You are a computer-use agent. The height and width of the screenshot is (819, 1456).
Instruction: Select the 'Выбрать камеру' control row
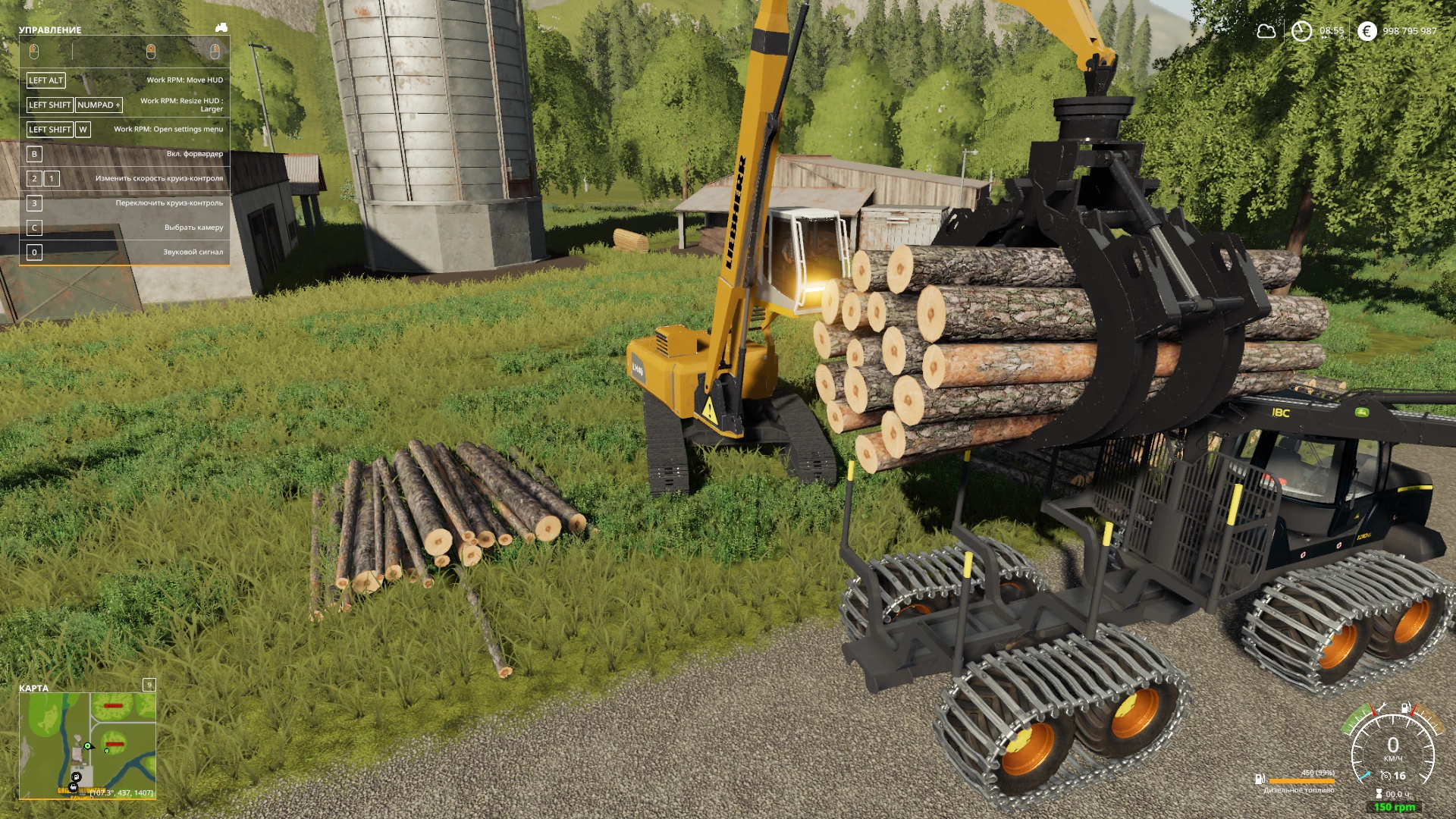click(x=125, y=227)
